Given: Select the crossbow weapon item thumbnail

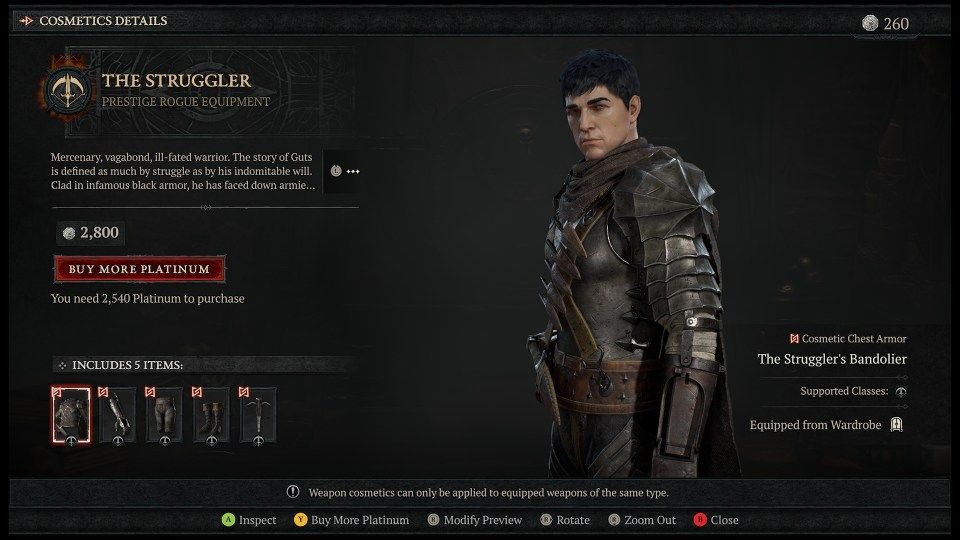Looking at the screenshot, I should point(258,414).
